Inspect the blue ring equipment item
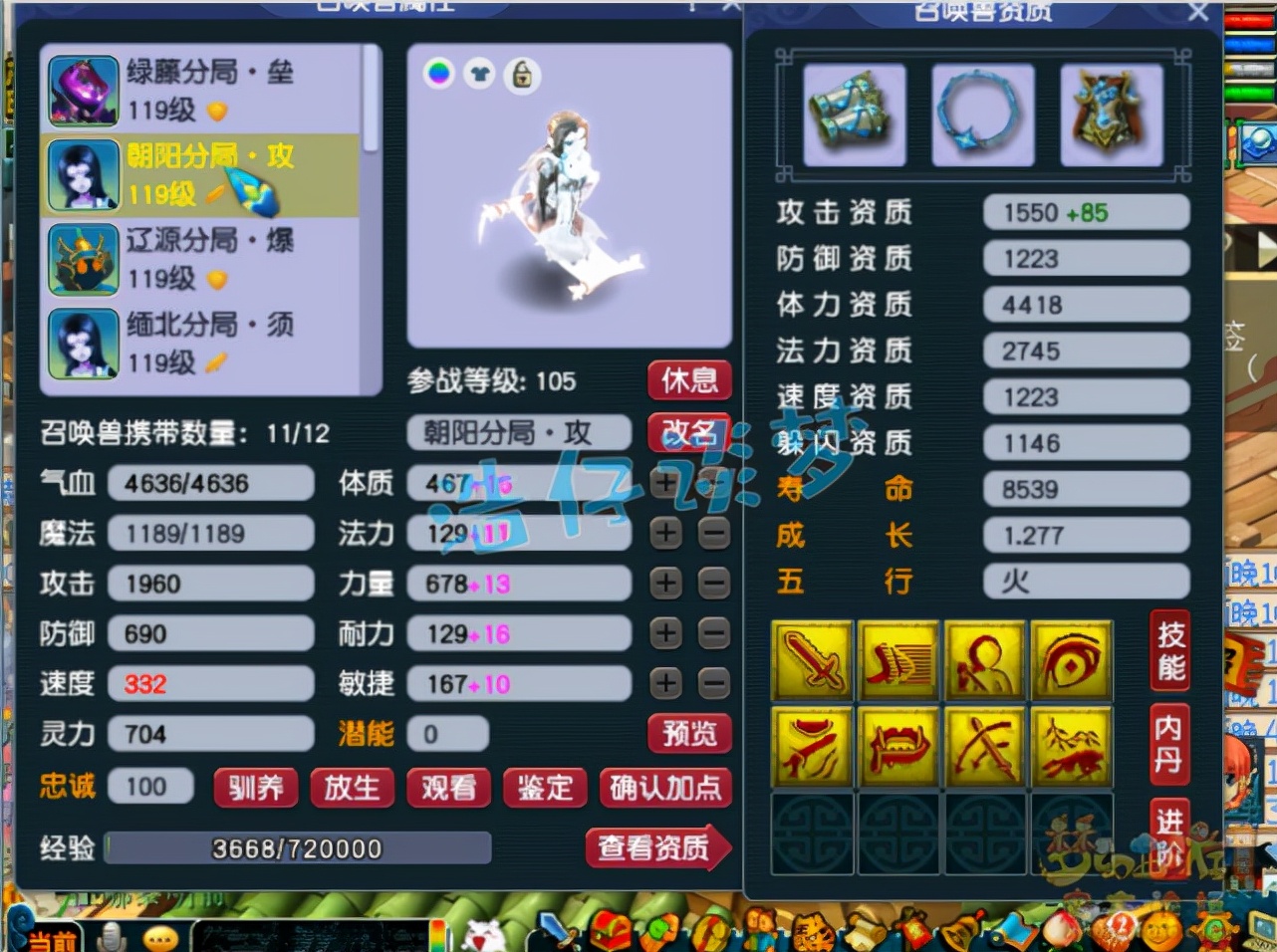This screenshot has width=1277, height=952. click(x=982, y=114)
